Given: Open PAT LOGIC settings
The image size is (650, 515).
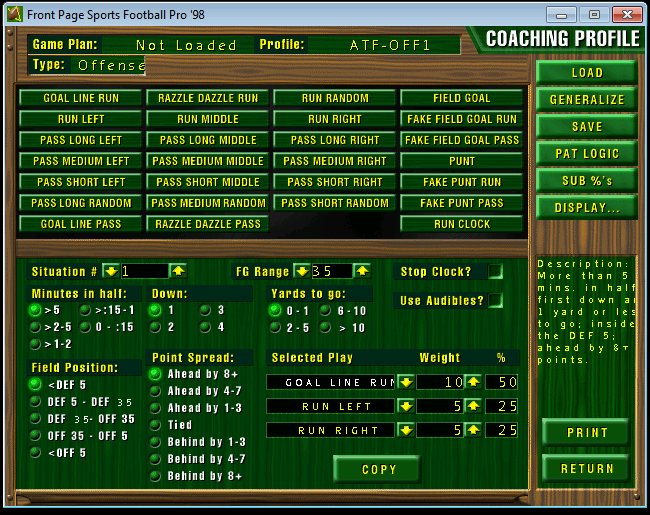Looking at the screenshot, I should pos(586,153).
